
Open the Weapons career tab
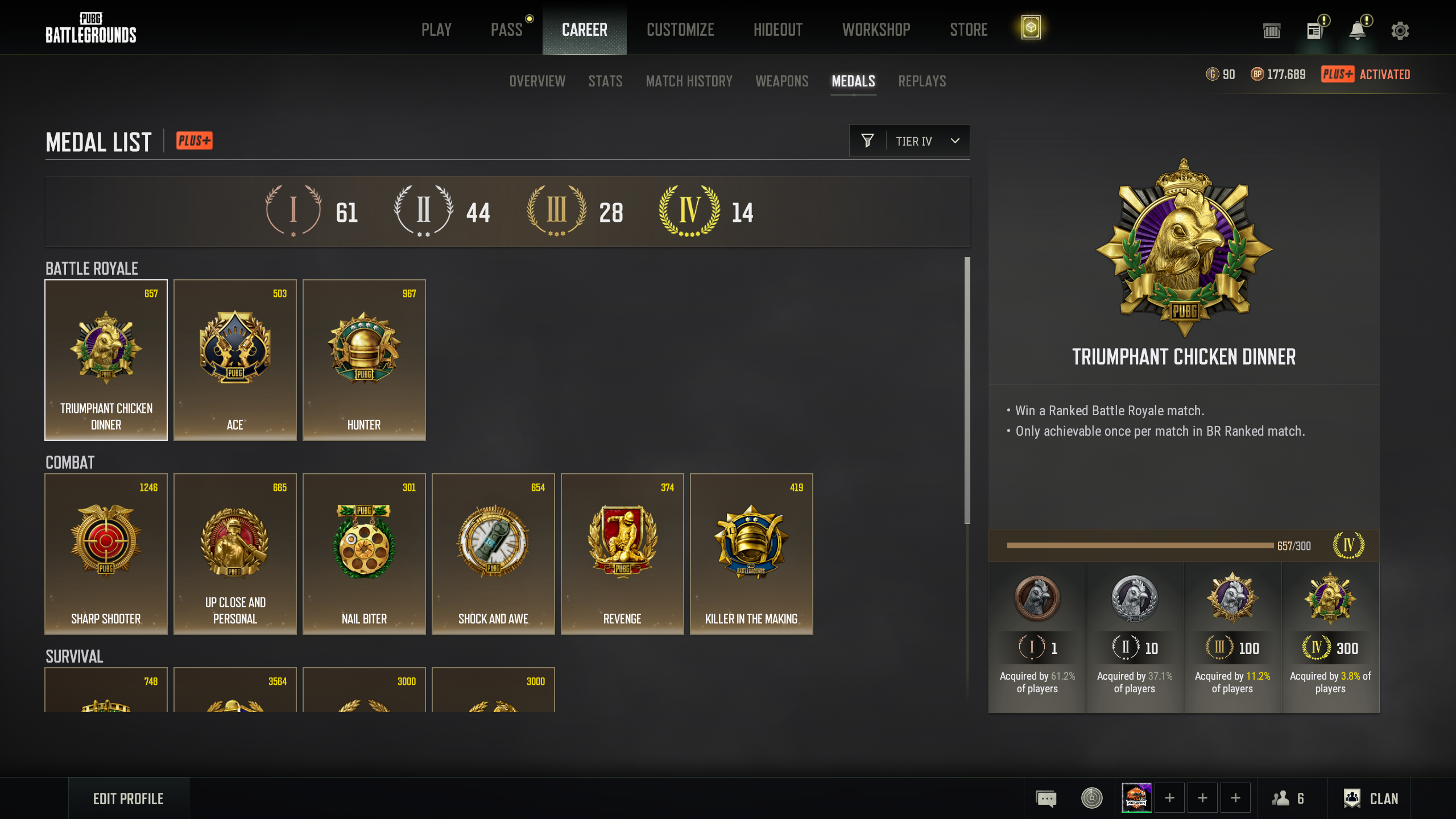tap(781, 81)
